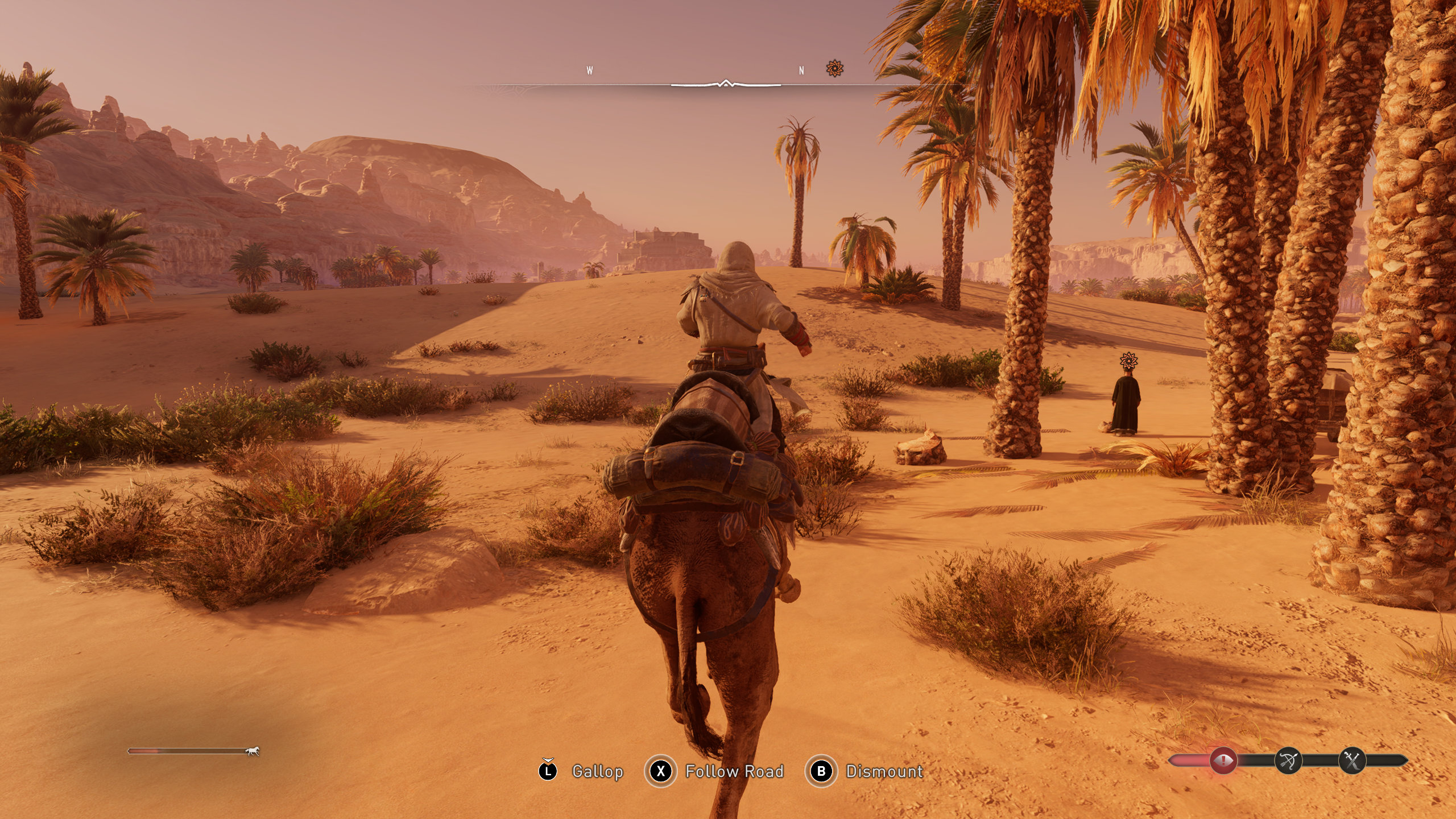Click the crossed sword and dagger icon
This screenshot has height=819, width=1456.
[1352, 760]
